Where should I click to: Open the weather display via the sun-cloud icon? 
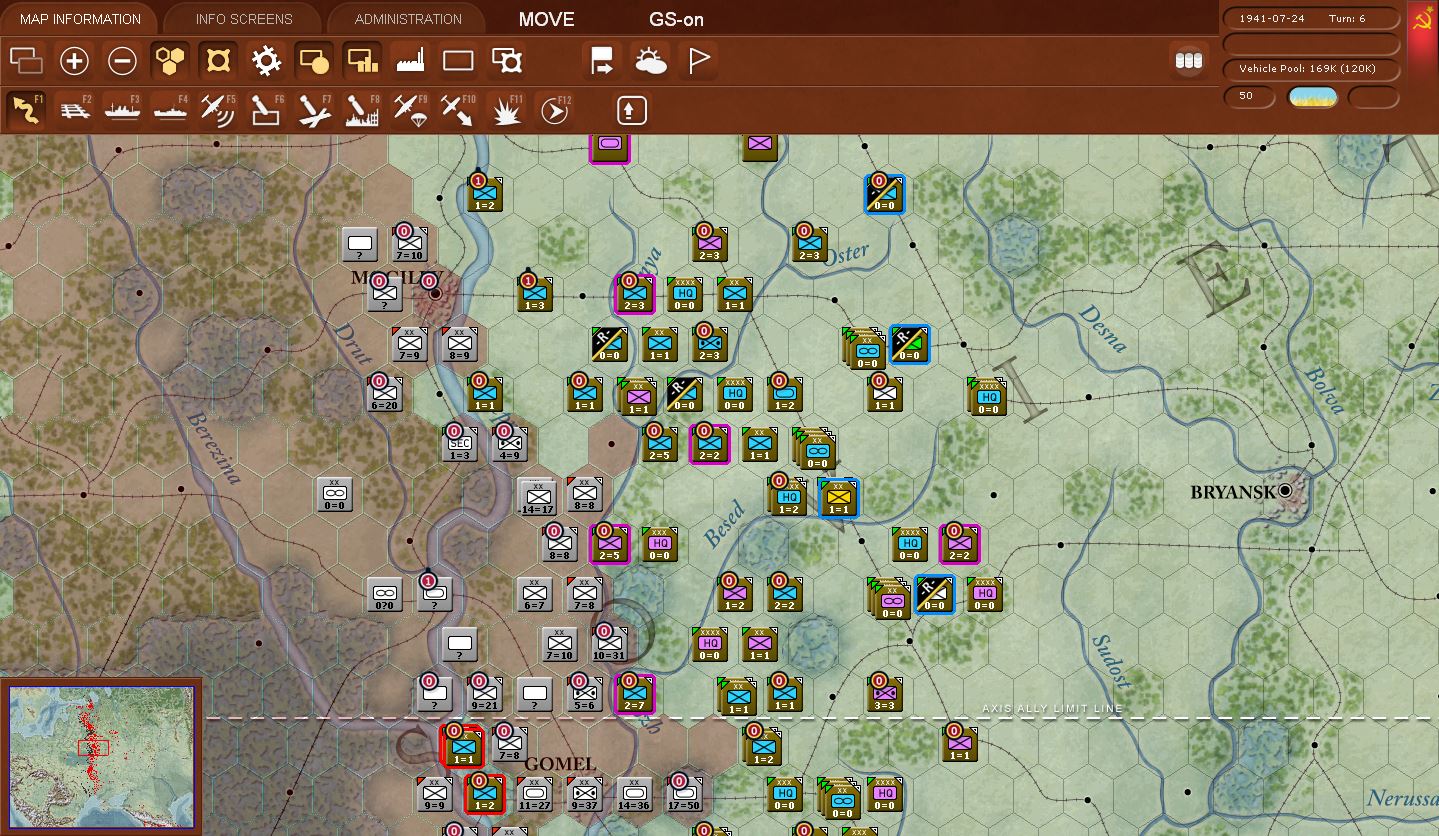[x=651, y=61]
